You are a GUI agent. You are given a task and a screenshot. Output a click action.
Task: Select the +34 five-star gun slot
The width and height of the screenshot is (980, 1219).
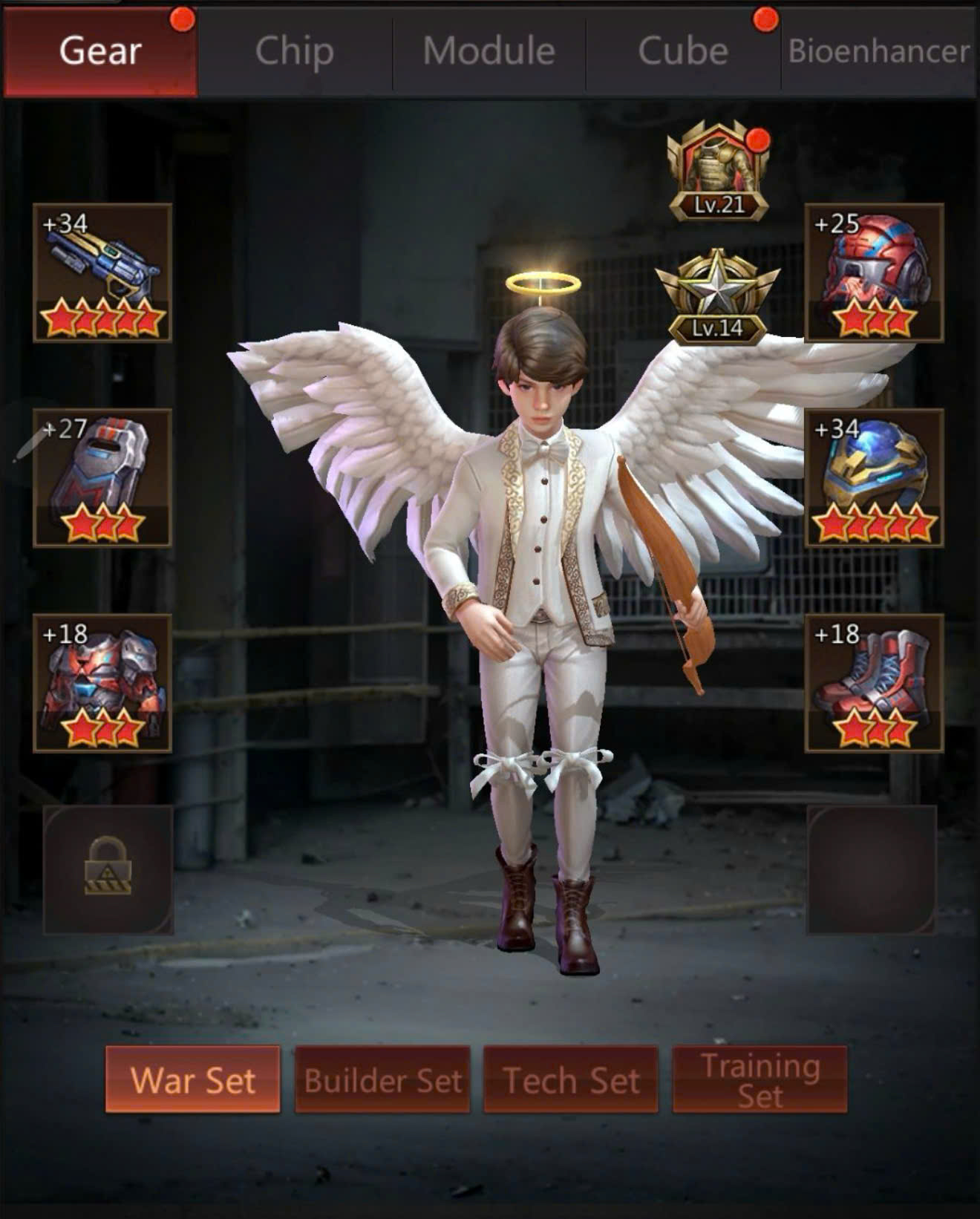click(x=102, y=272)
